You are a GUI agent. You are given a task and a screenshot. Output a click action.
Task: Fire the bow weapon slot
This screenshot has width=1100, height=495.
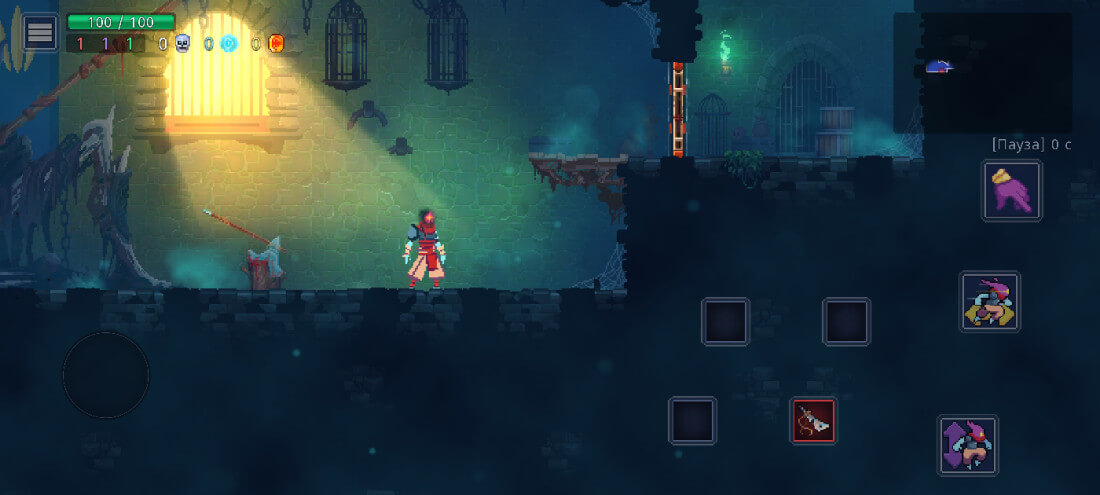point(814,421)
